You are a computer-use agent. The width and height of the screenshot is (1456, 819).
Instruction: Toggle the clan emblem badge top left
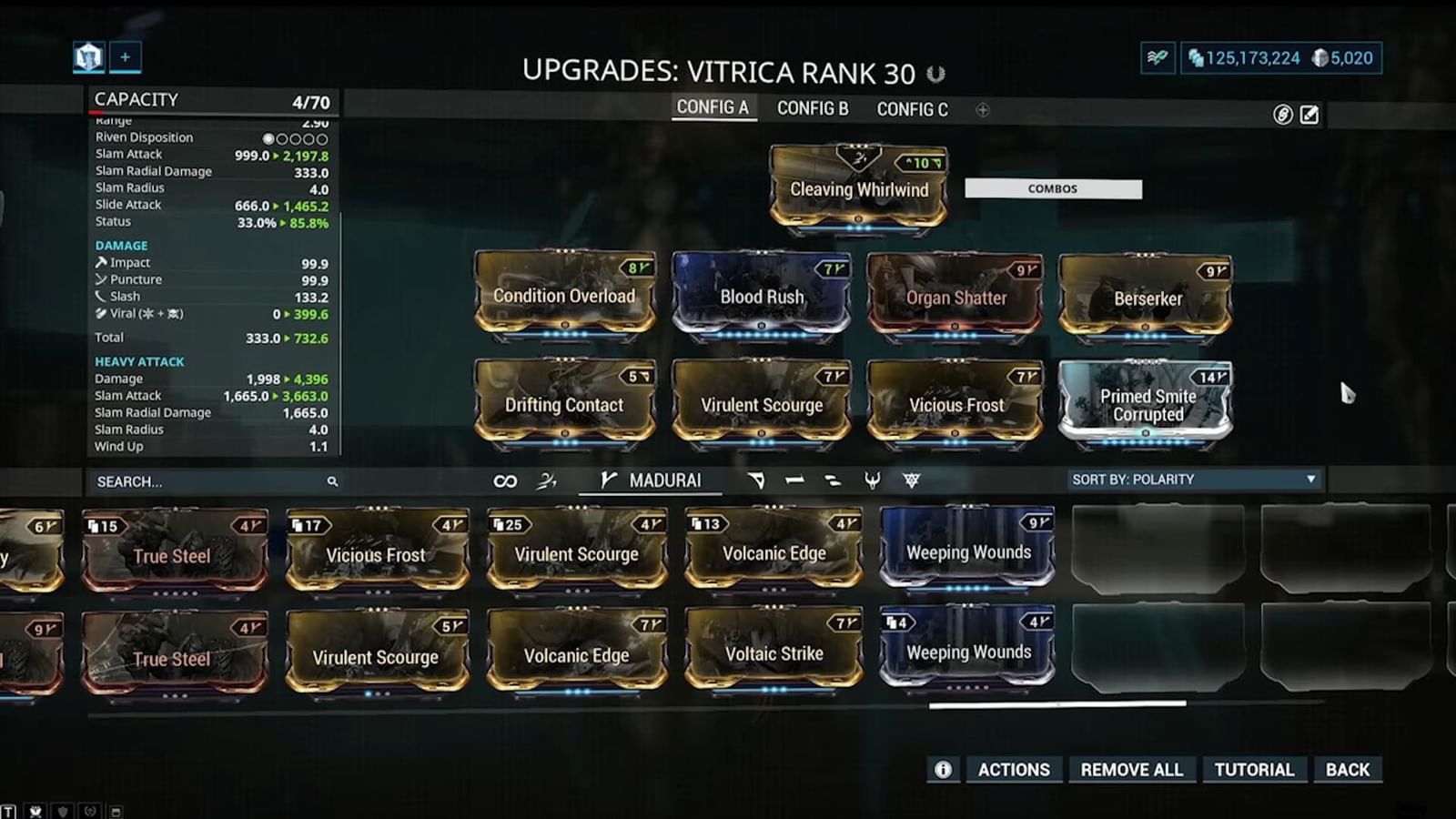pos(86,57)
